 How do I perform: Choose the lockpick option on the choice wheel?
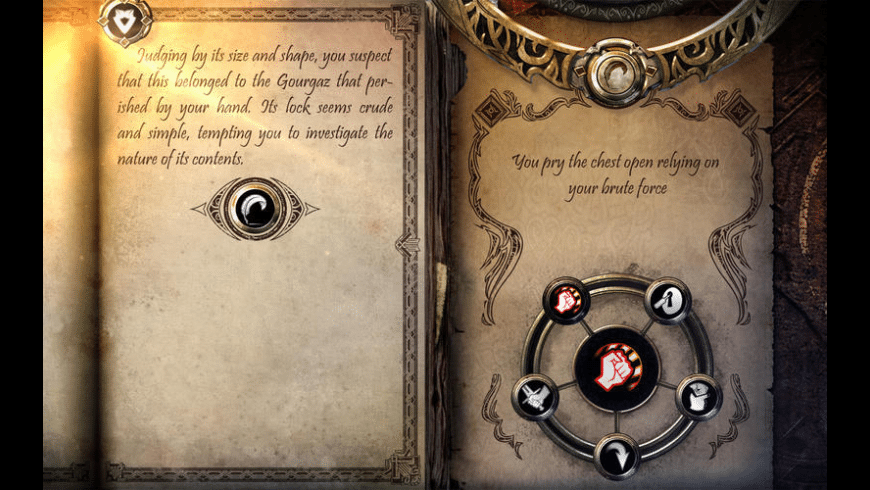667,300
